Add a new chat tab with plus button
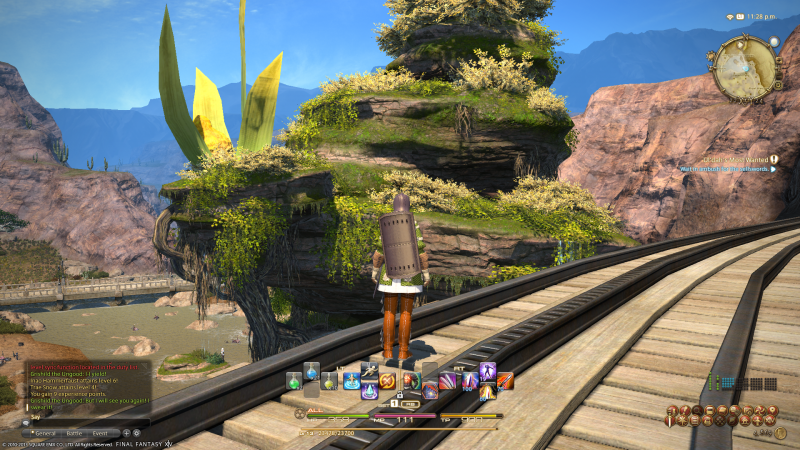Image resolution: width=800 pixels, height=450 pixels. pos(127,433)
